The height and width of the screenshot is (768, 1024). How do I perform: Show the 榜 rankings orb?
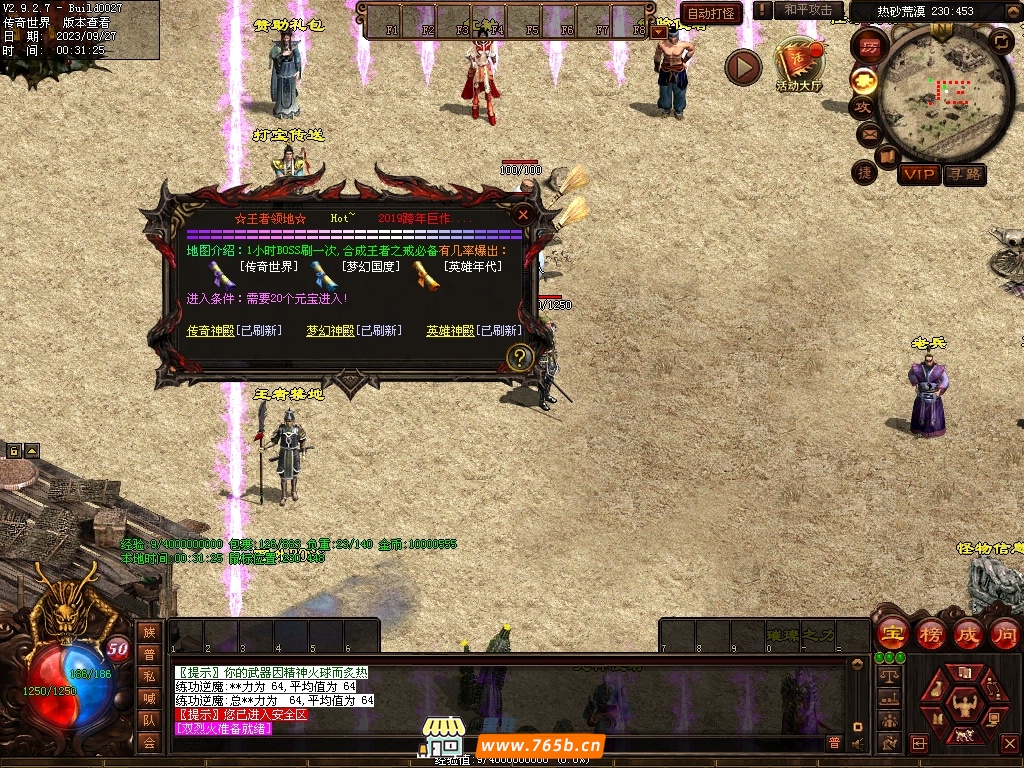click(930, 633)
